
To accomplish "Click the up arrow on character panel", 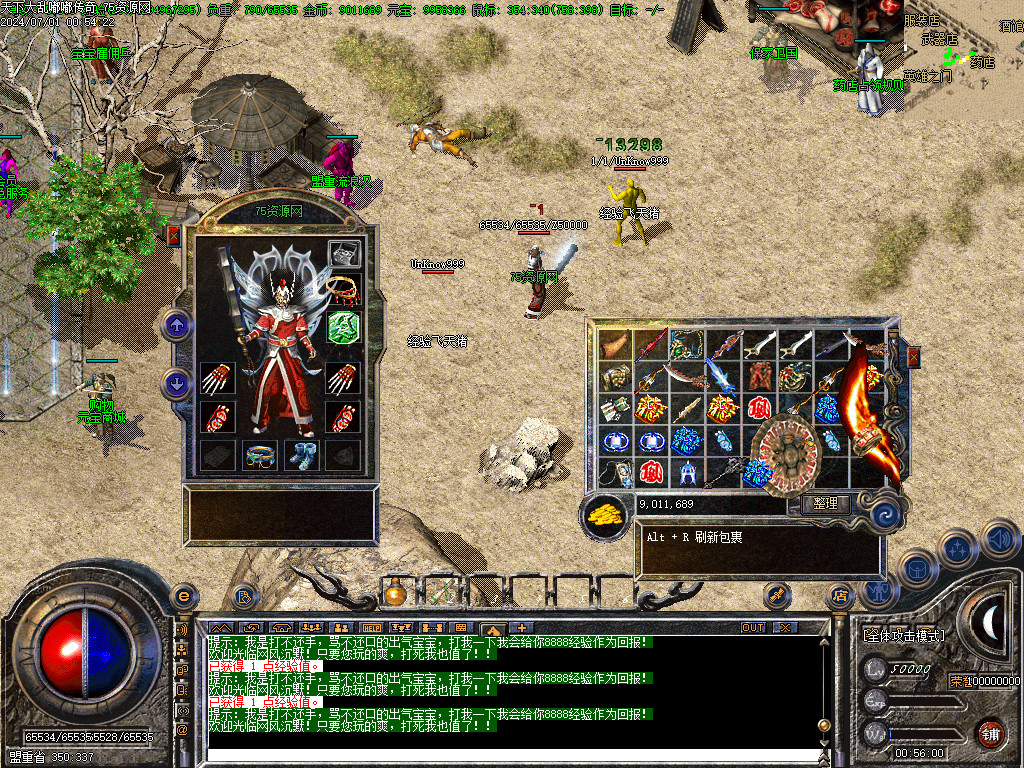I will pyautogui.click(x=177, y=324).
